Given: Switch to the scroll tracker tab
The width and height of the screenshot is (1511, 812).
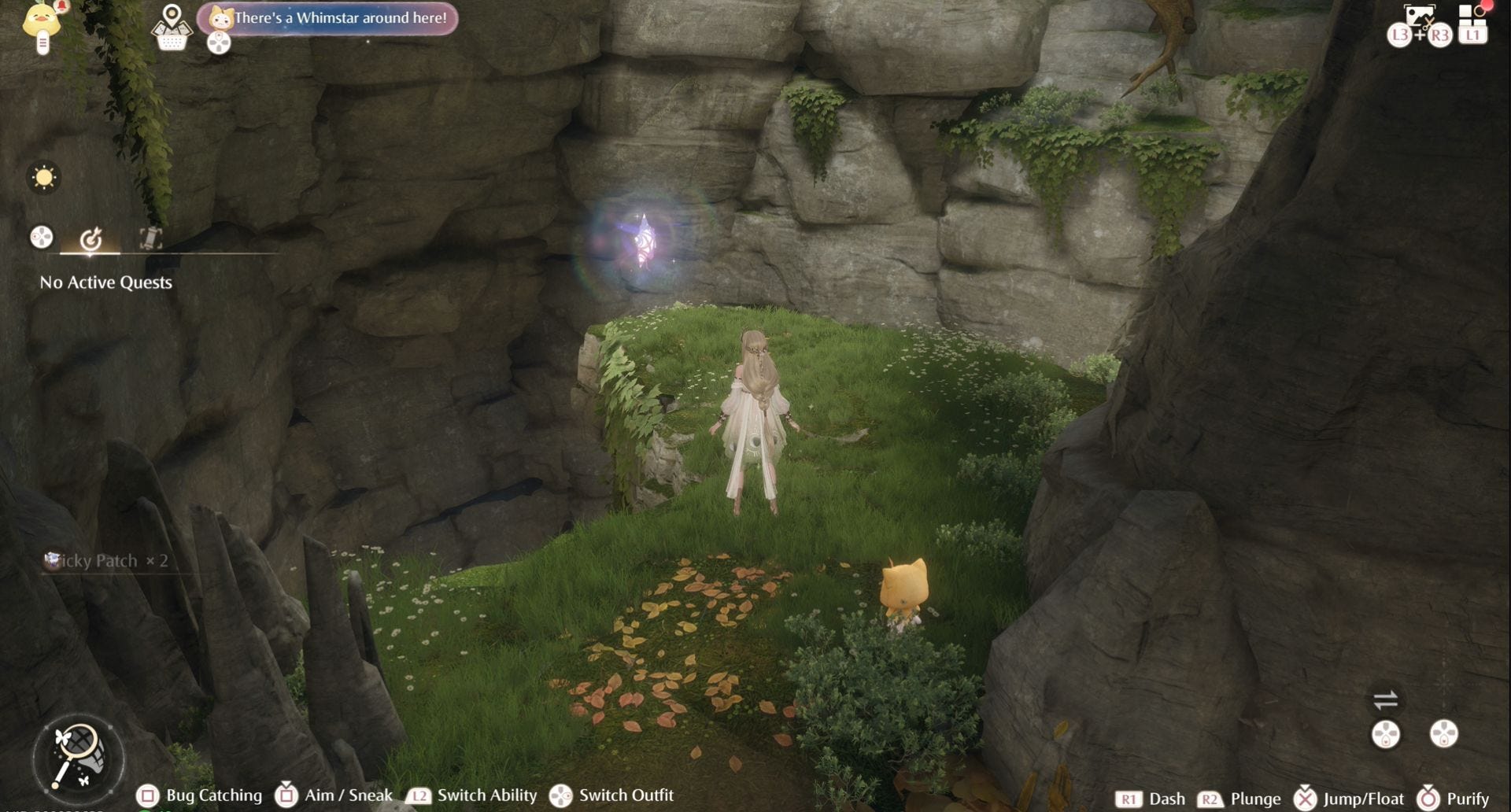Looking at the screenshot, I should click(150, 238).
